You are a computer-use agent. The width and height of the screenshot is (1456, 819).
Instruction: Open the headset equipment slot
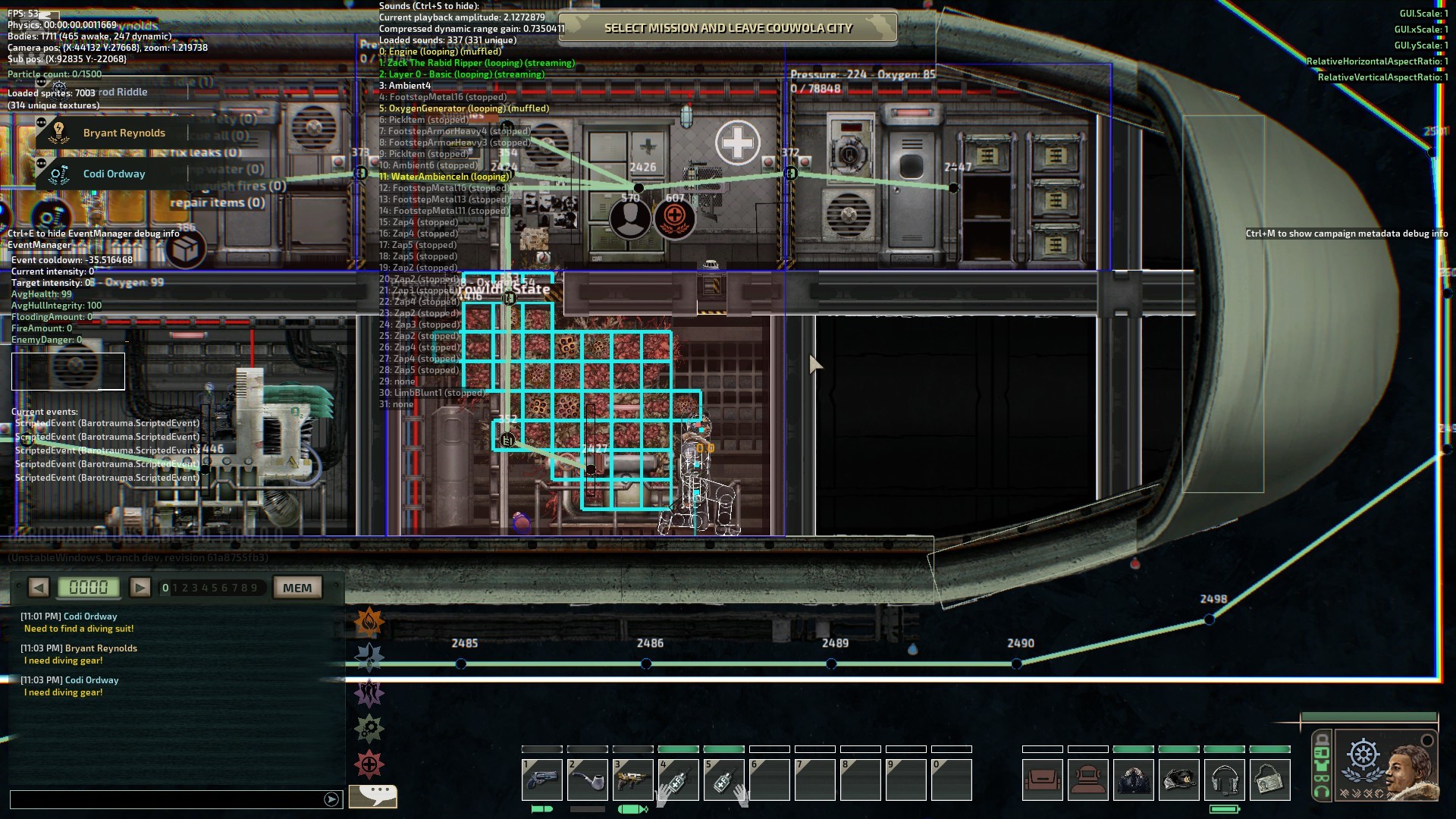pyautogui.click(x=1224, y=780)
